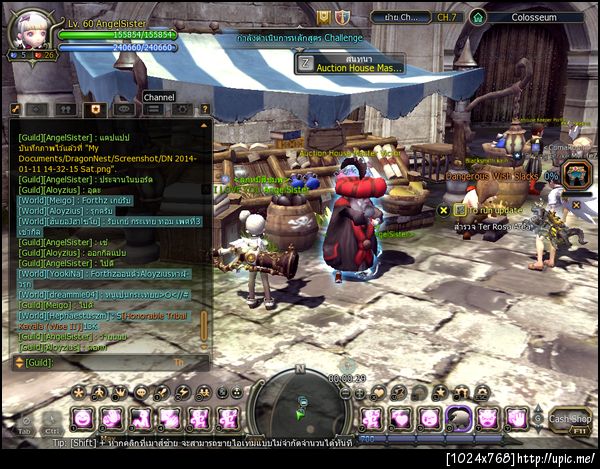Open the minimap compass

pos(301,402)
